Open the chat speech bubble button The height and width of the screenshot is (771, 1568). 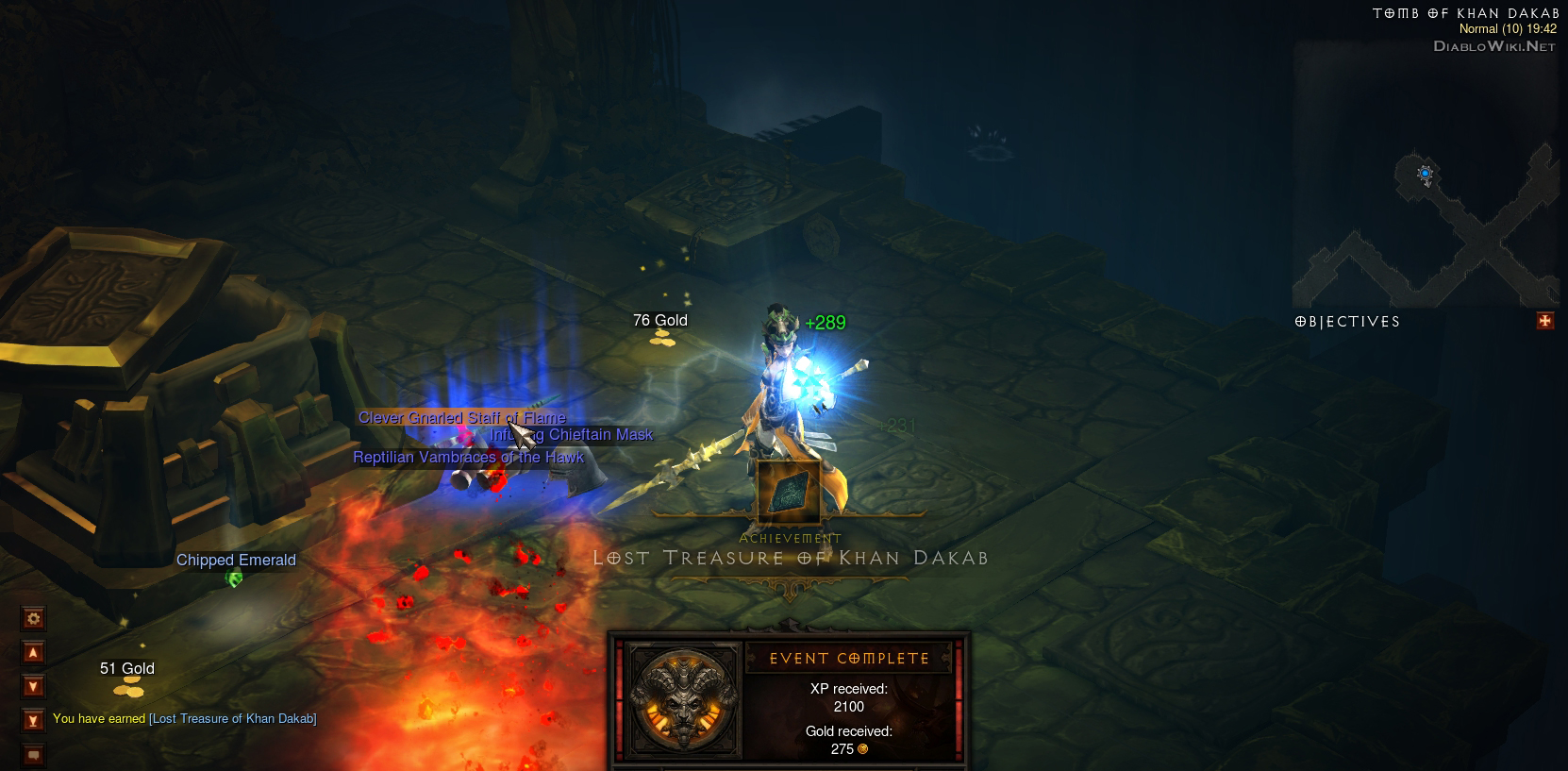(34, 755)
